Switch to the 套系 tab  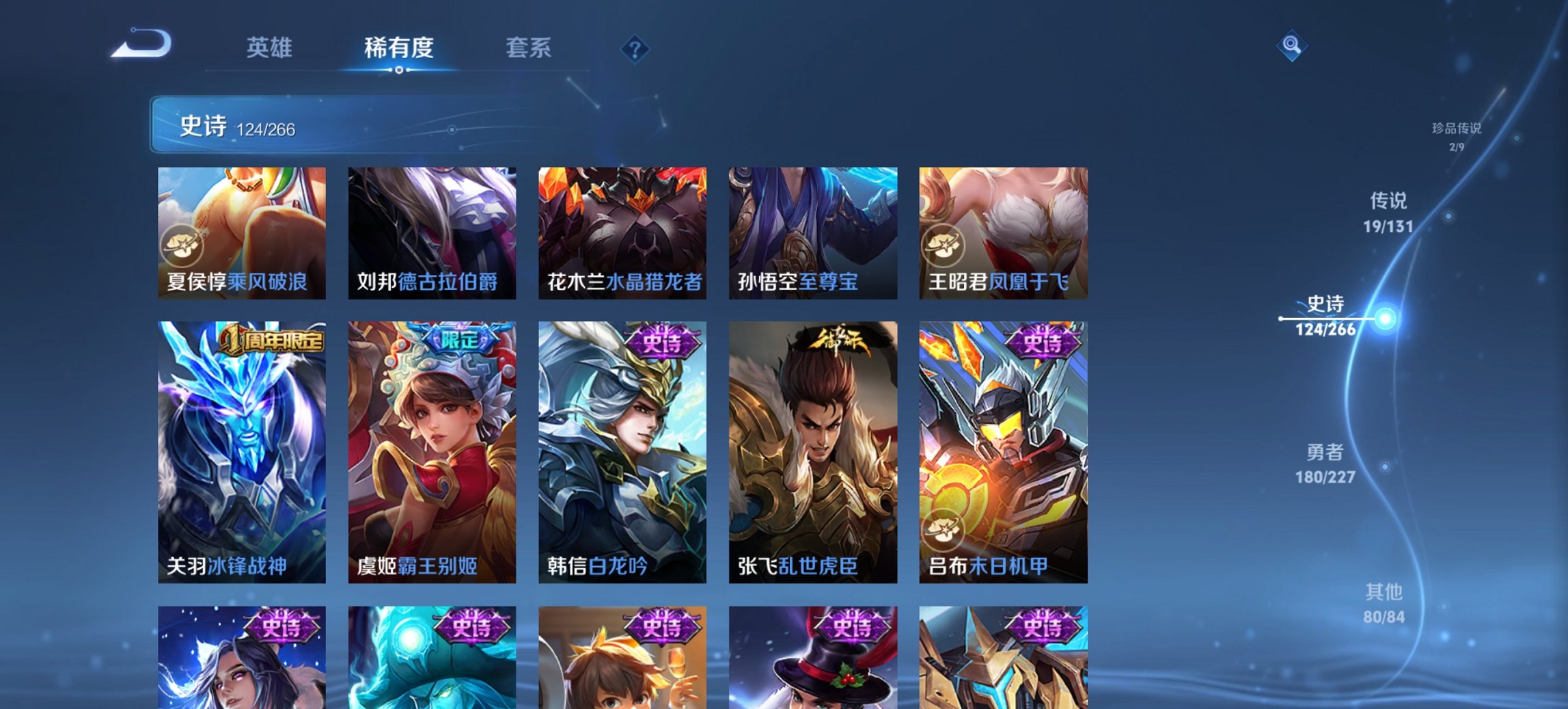529,48
